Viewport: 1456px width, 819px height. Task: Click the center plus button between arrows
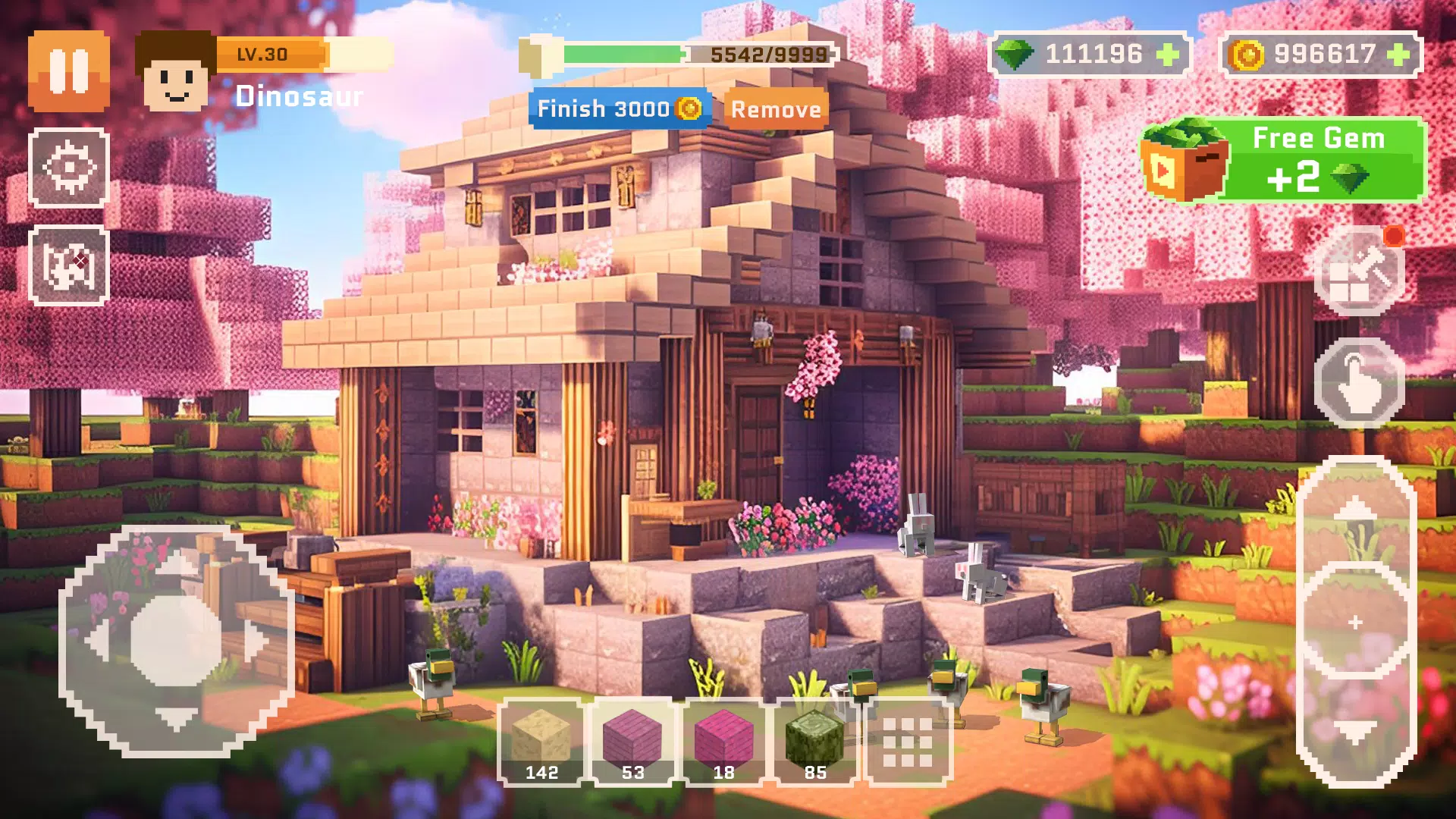[x=1355, y=623]
